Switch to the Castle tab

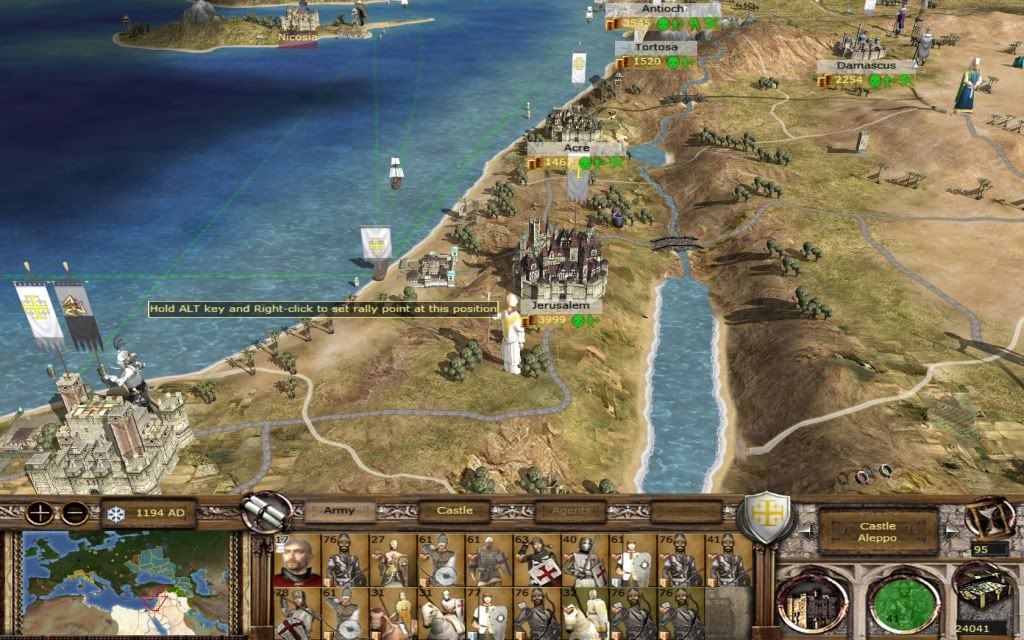(x=454, y=512)
